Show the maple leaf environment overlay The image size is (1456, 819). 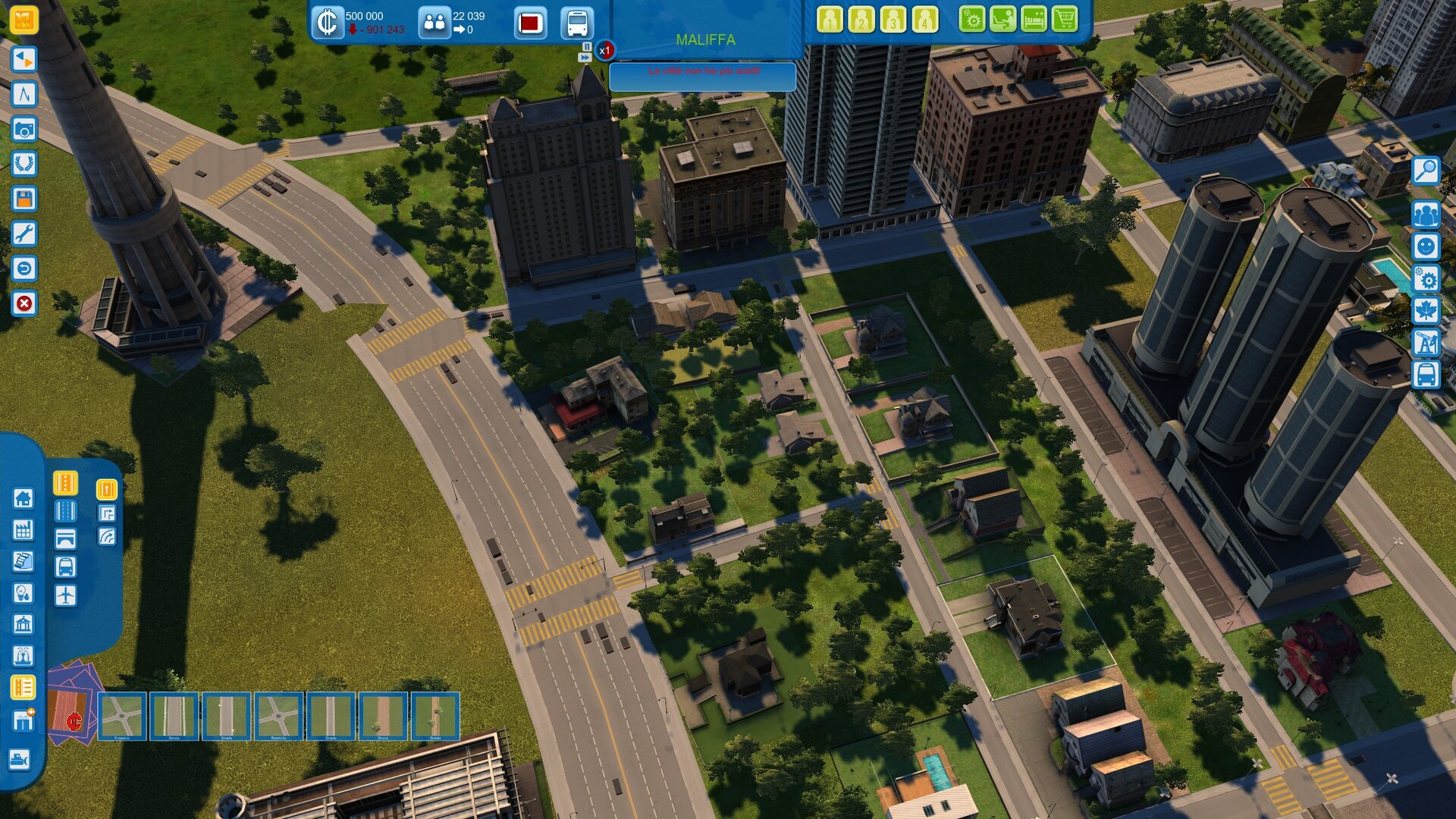click(x=1426, y=310)
